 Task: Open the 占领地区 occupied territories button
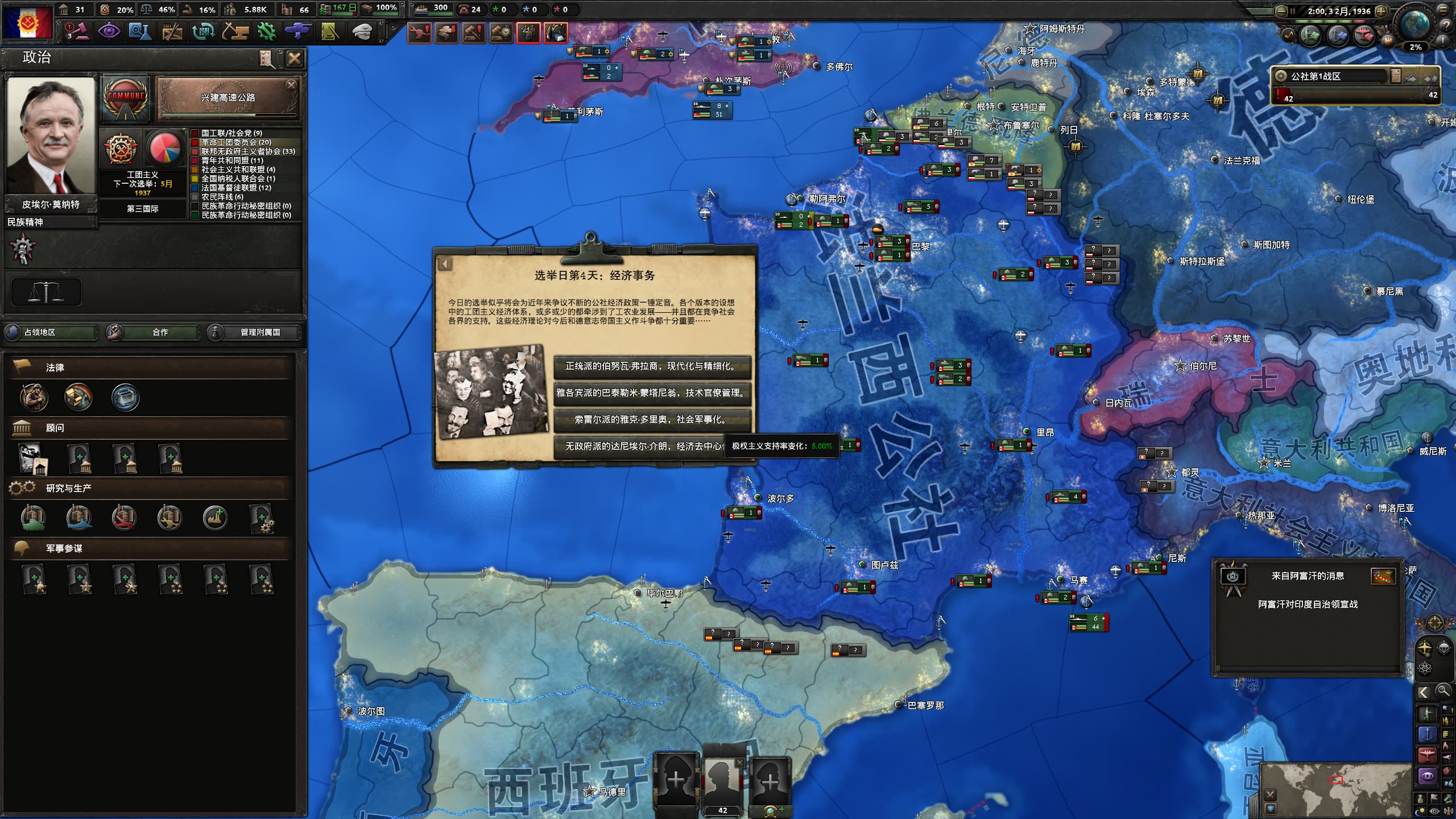click(x=51, y=332)
